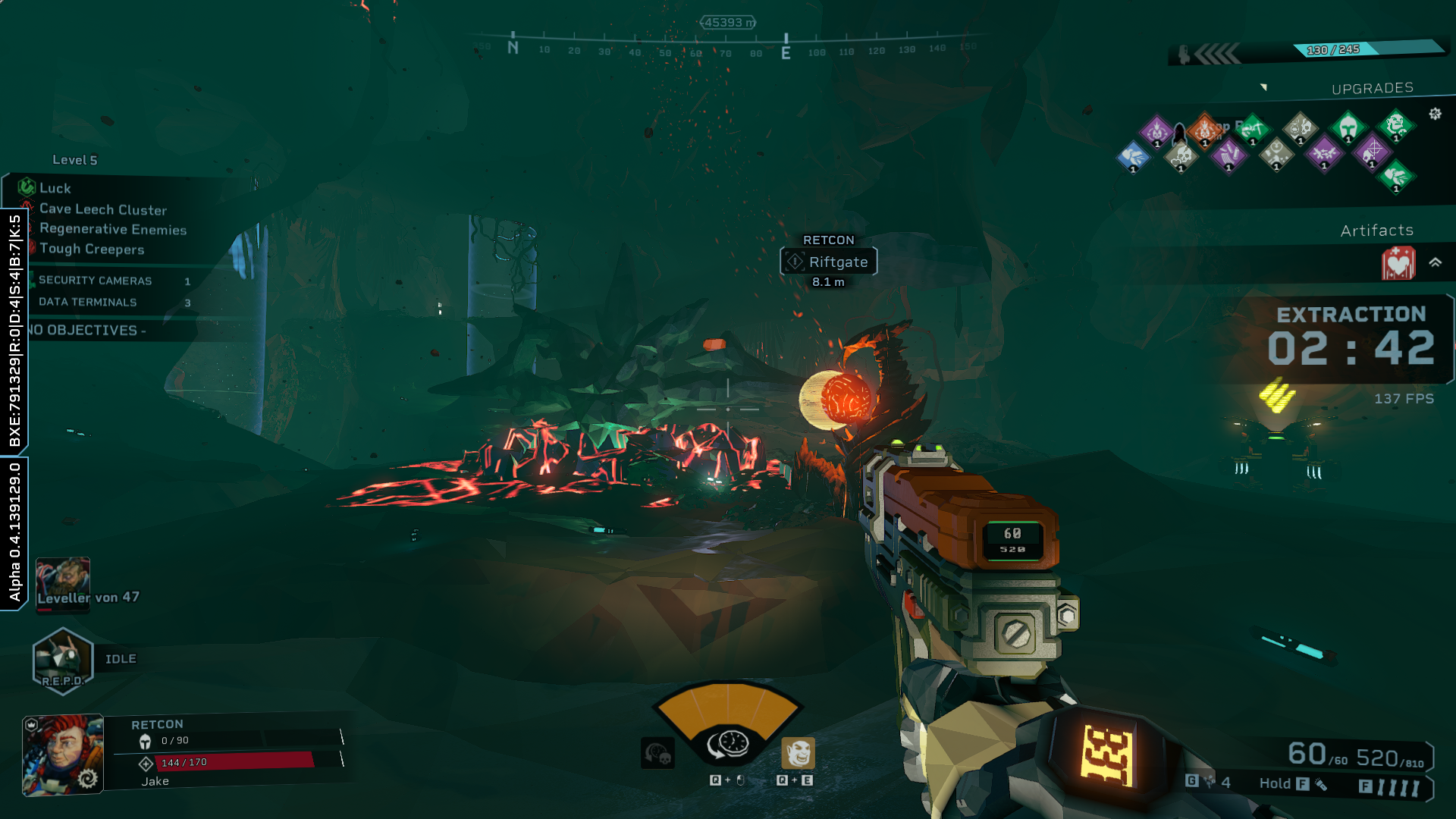Select the clock and skull ability icon
Screen dimensions: 1456x819
pos(657,753)
